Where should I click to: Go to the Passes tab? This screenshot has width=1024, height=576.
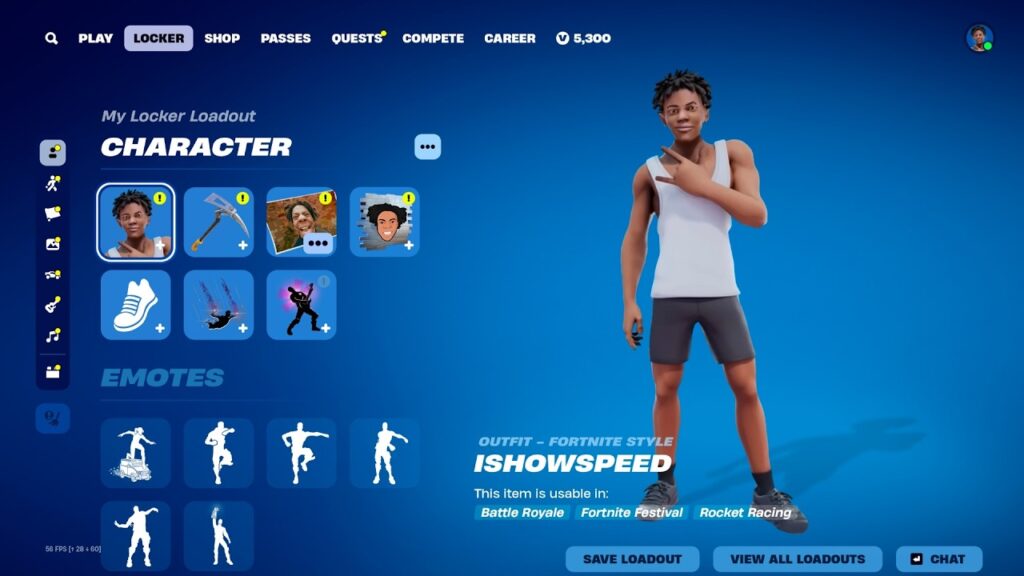pos(286,39)
